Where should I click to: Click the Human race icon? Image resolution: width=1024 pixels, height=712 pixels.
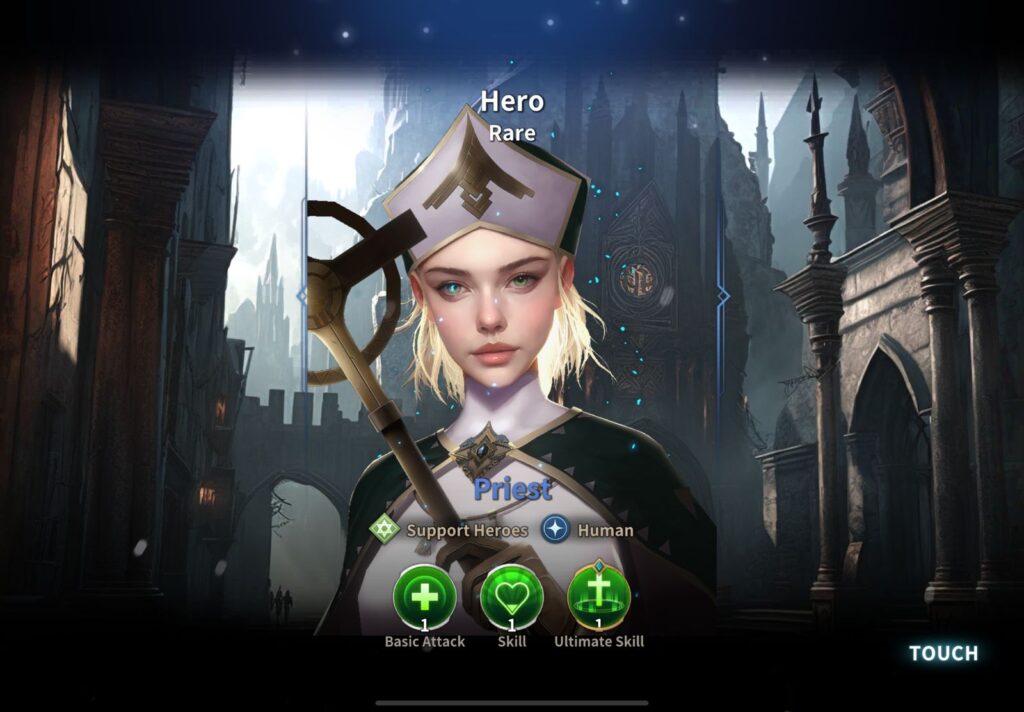tap(556, 529)
